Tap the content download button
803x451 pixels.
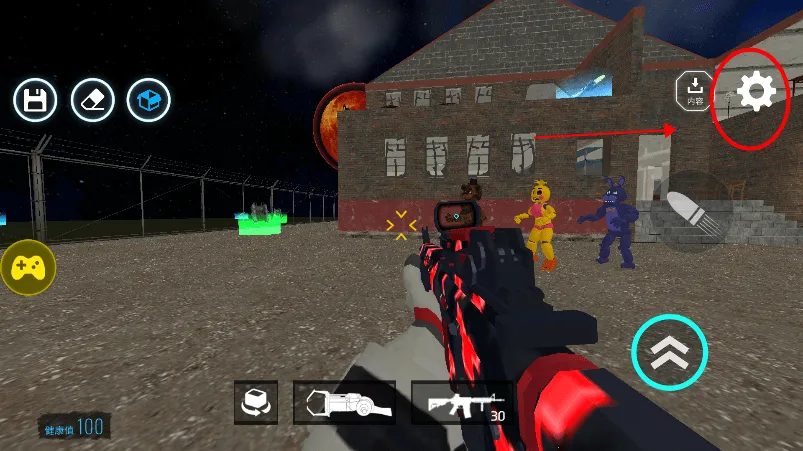click(x=696, y=91)
